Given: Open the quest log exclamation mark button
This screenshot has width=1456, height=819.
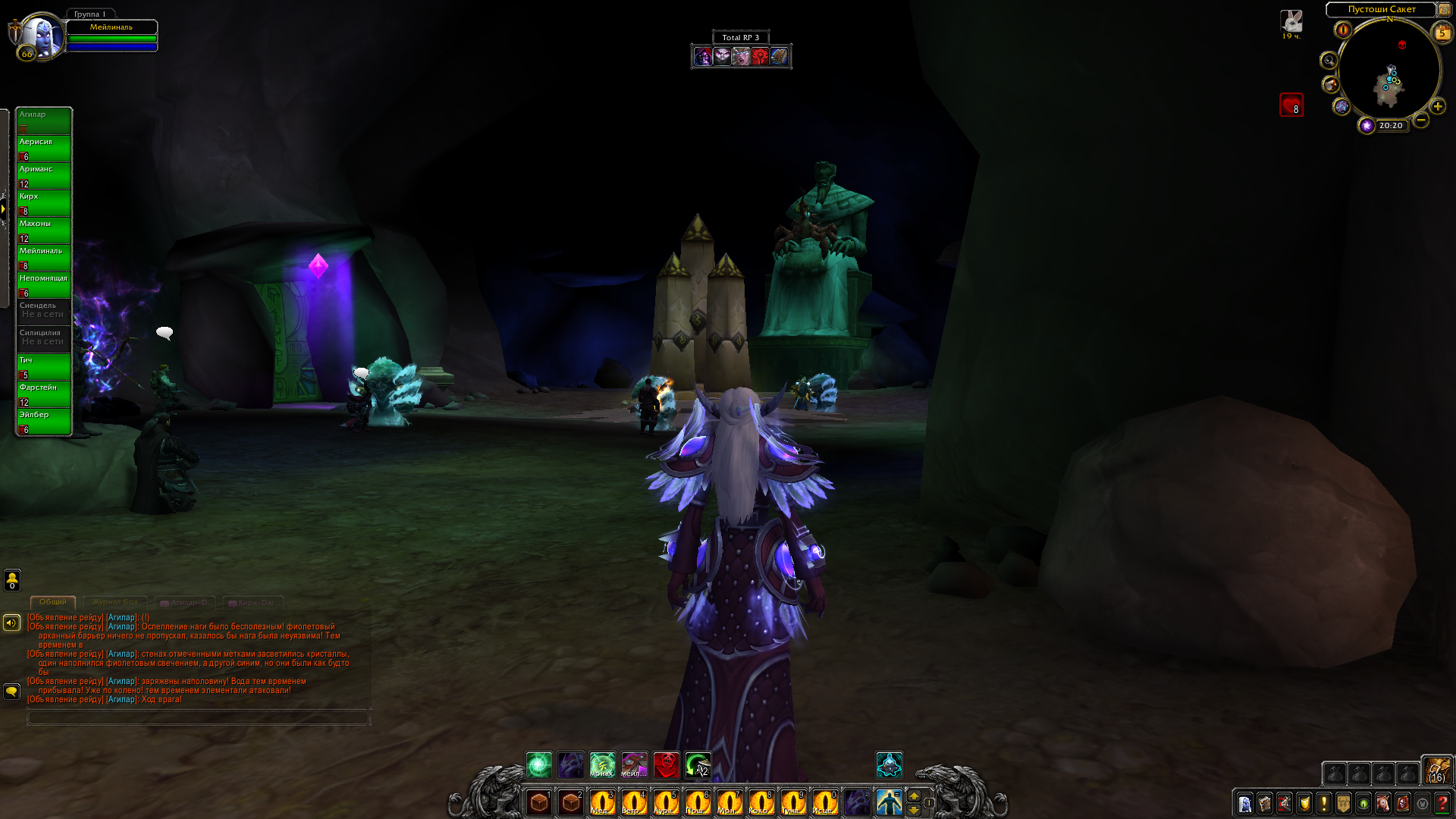Looking at the screenshot, I should (1324, 803).
